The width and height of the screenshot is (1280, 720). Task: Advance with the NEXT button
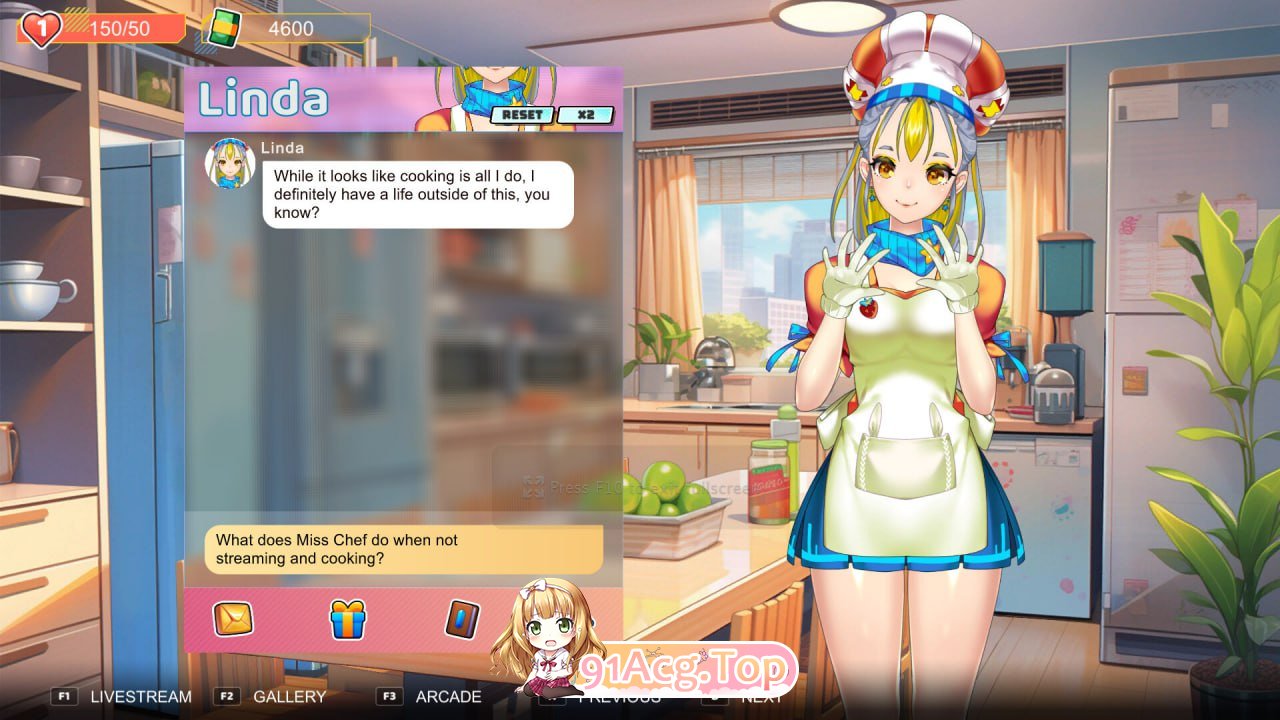tap(760, 697)
